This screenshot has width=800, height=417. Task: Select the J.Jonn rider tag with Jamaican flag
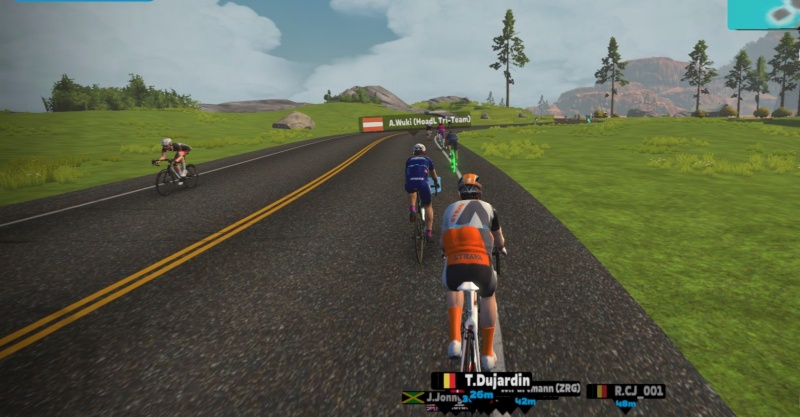(432, 397)
